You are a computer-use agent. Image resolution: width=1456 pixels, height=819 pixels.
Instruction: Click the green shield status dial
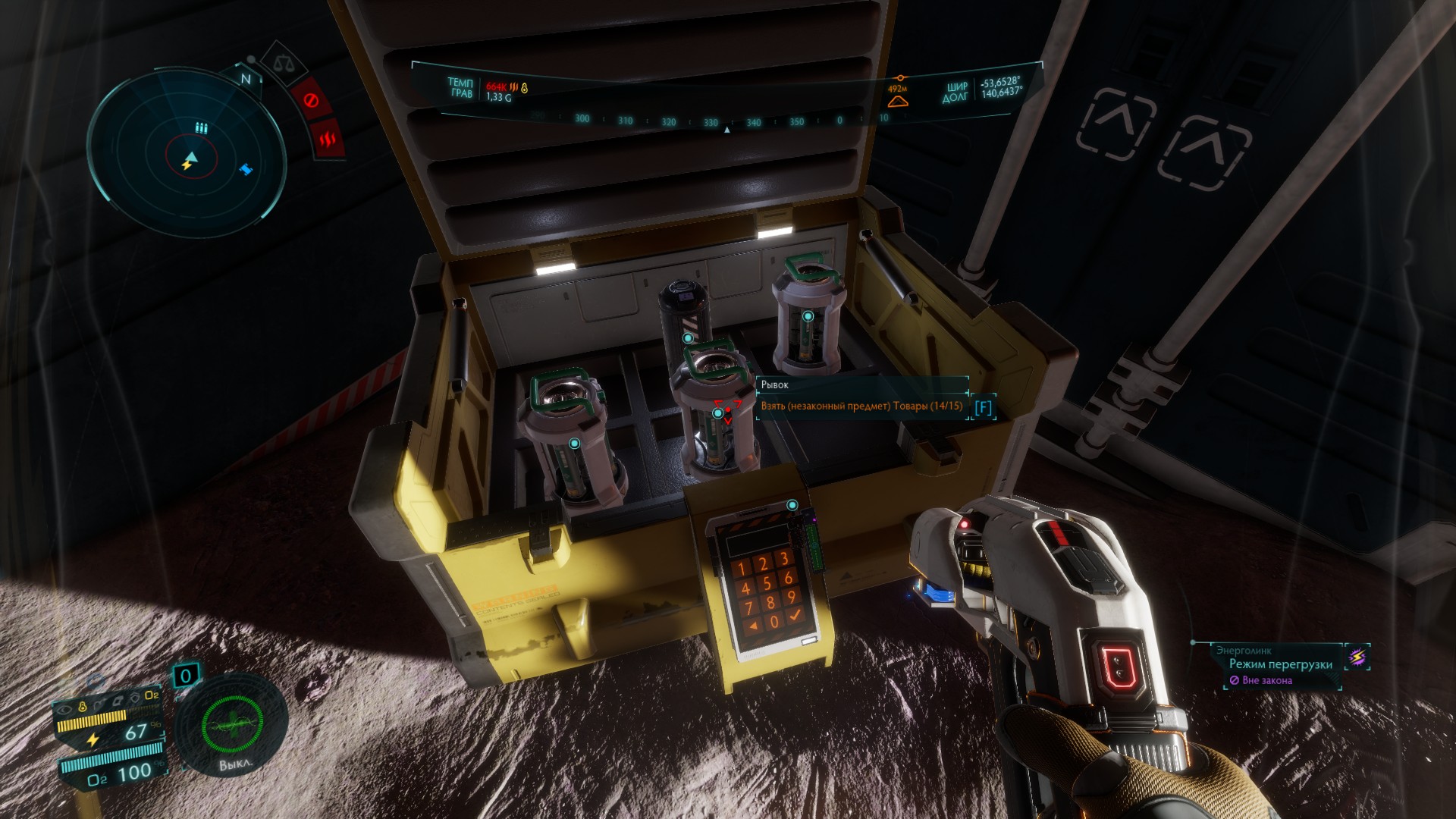tap(232, 725)
